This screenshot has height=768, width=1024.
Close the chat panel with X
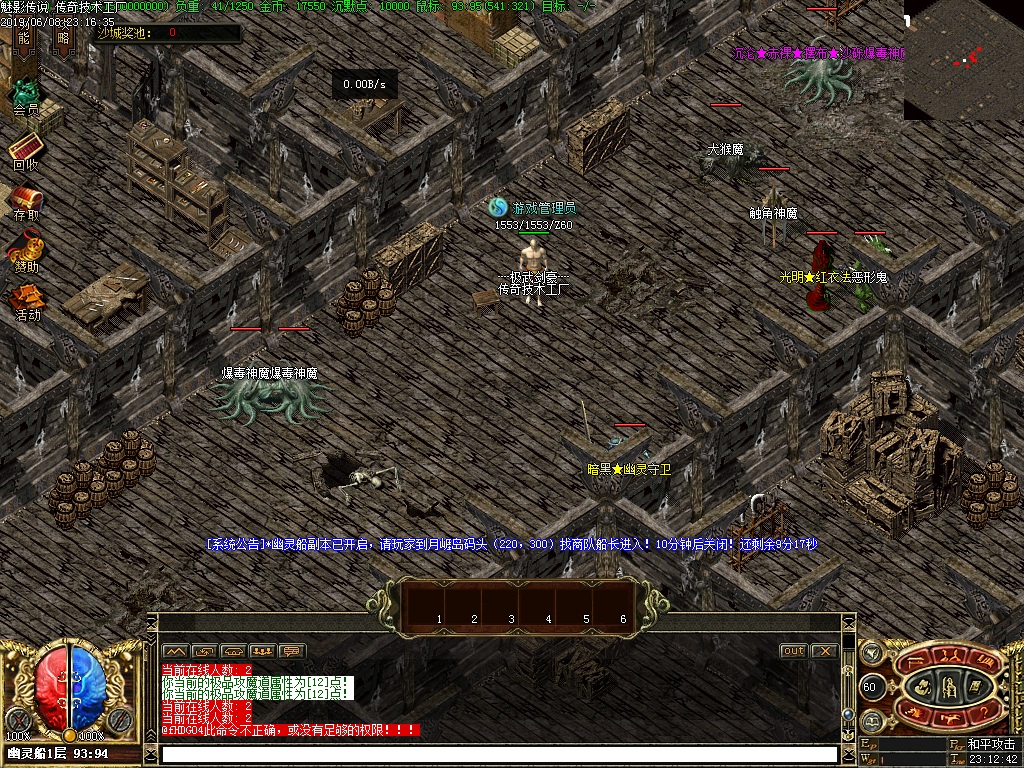click(x=823, y=651)
